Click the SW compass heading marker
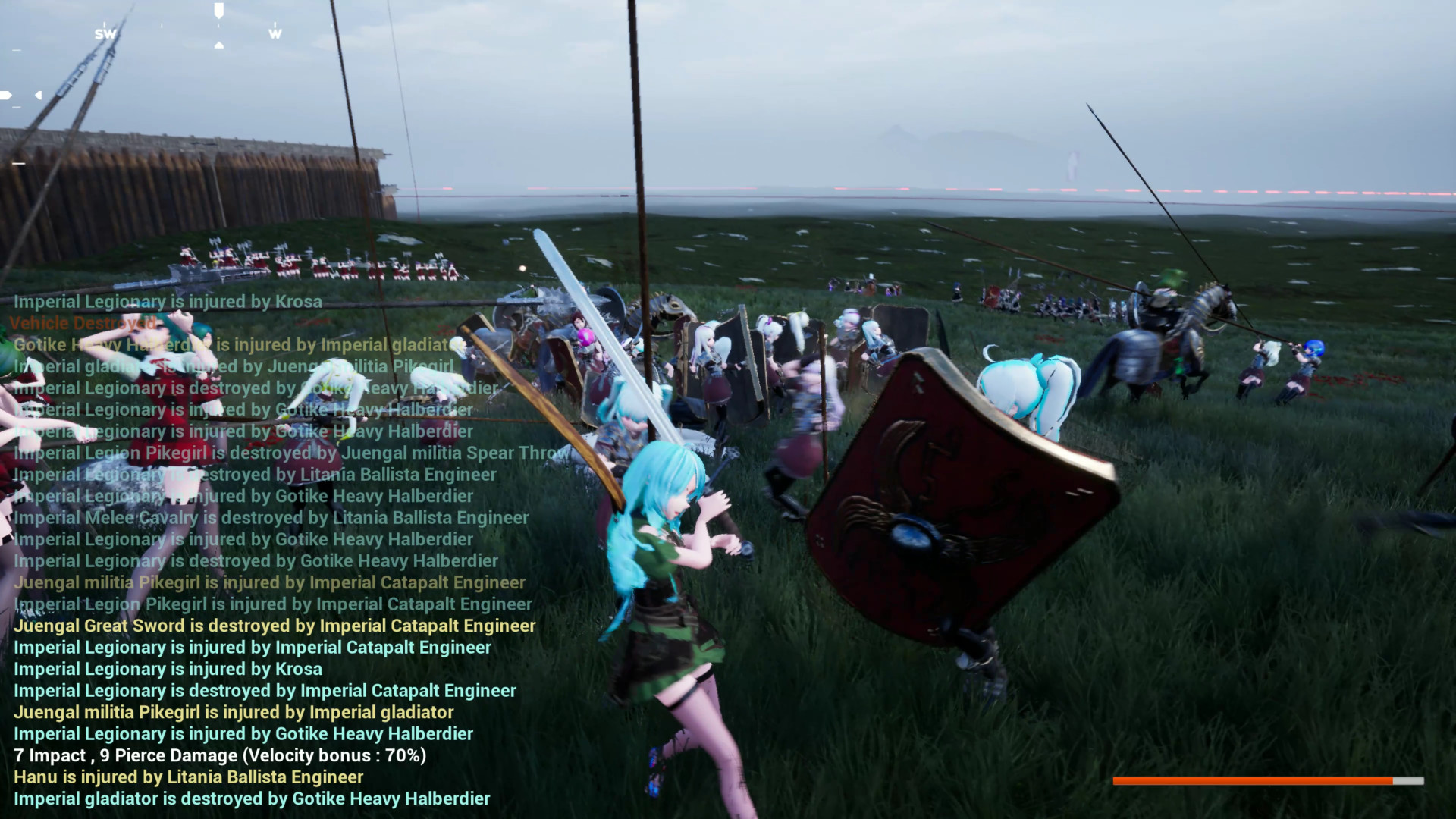Screen dimensions: 1456x819 tap(106, 33)
